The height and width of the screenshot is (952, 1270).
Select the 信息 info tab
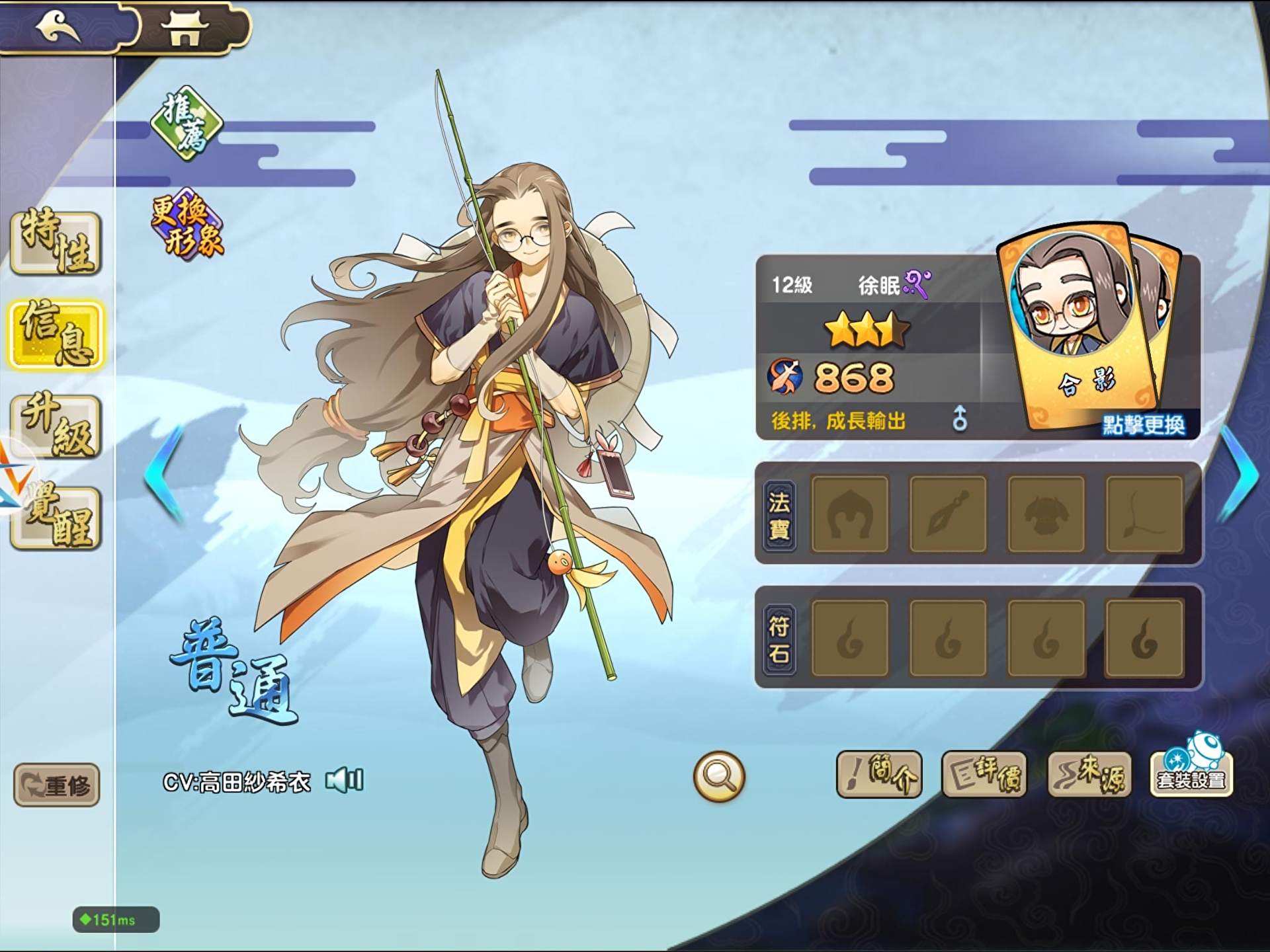point(56,335)
